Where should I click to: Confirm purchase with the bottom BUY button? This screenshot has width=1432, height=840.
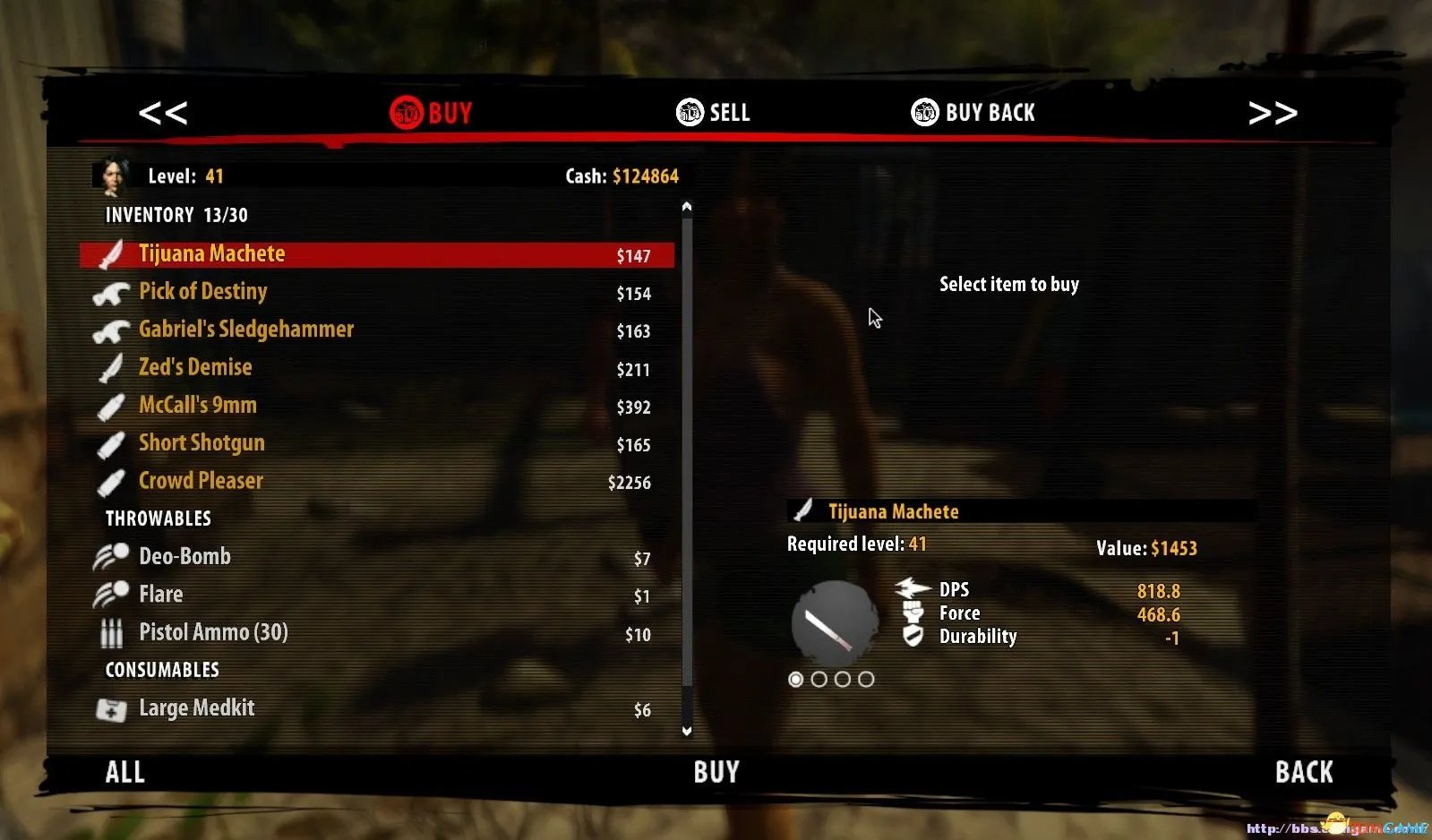(716, 772)
